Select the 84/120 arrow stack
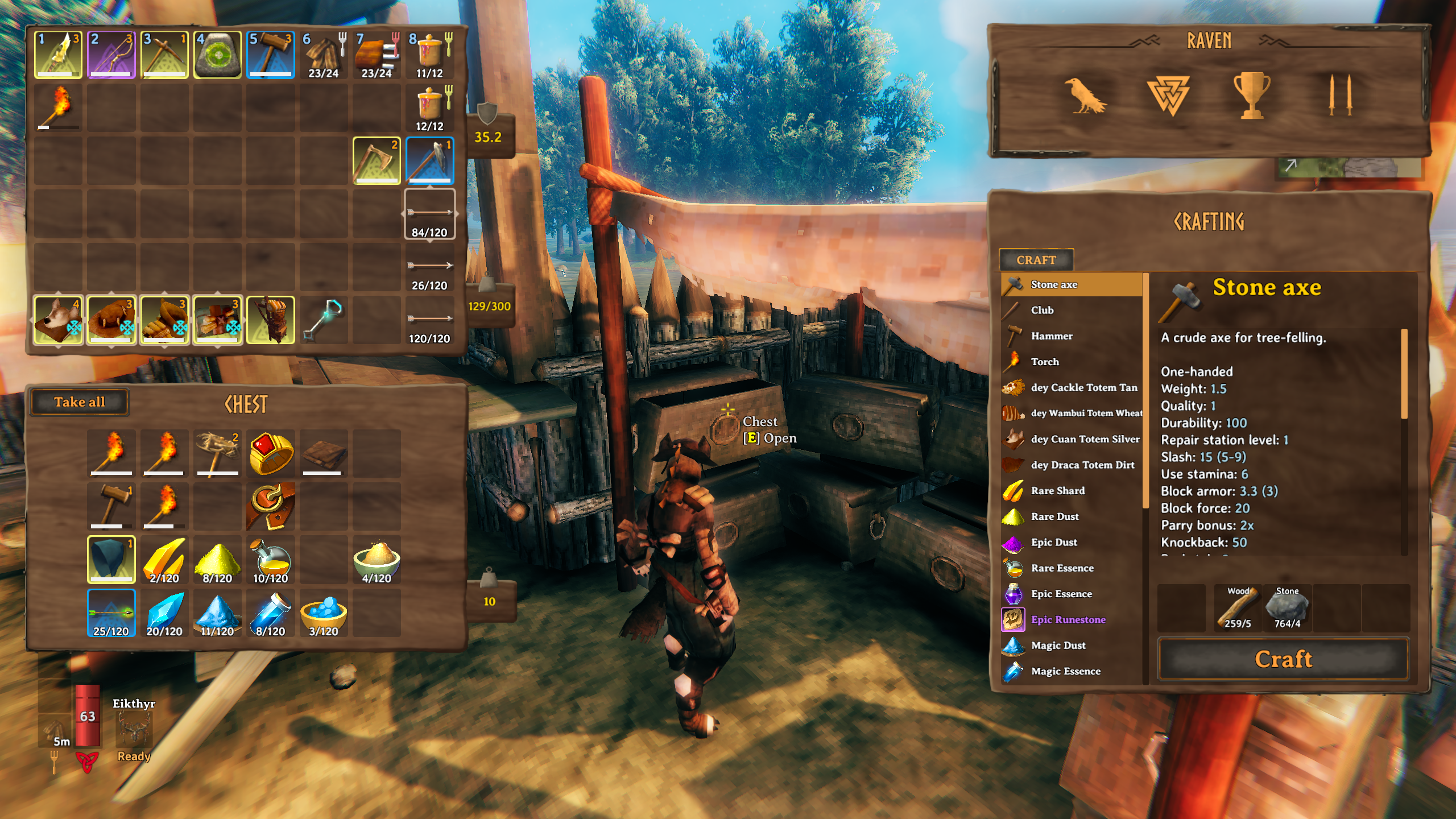The height and width of the screenshot is (819, 1456). (429, 214)
